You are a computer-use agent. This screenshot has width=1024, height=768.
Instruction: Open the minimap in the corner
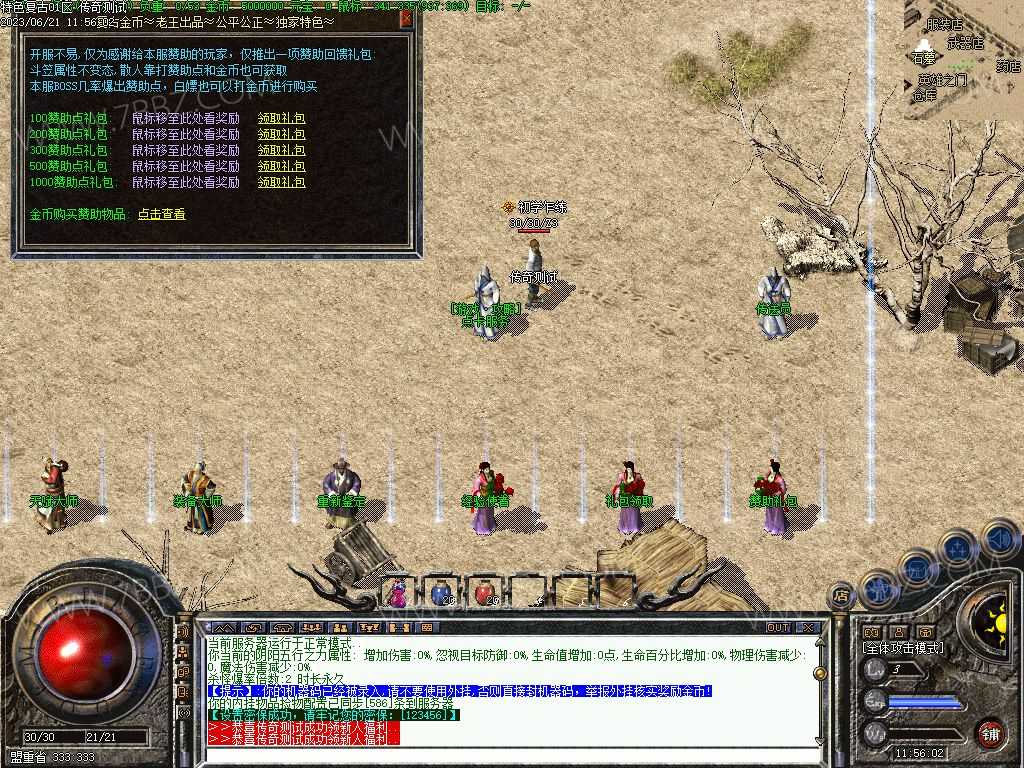click(x=964, y=60)
